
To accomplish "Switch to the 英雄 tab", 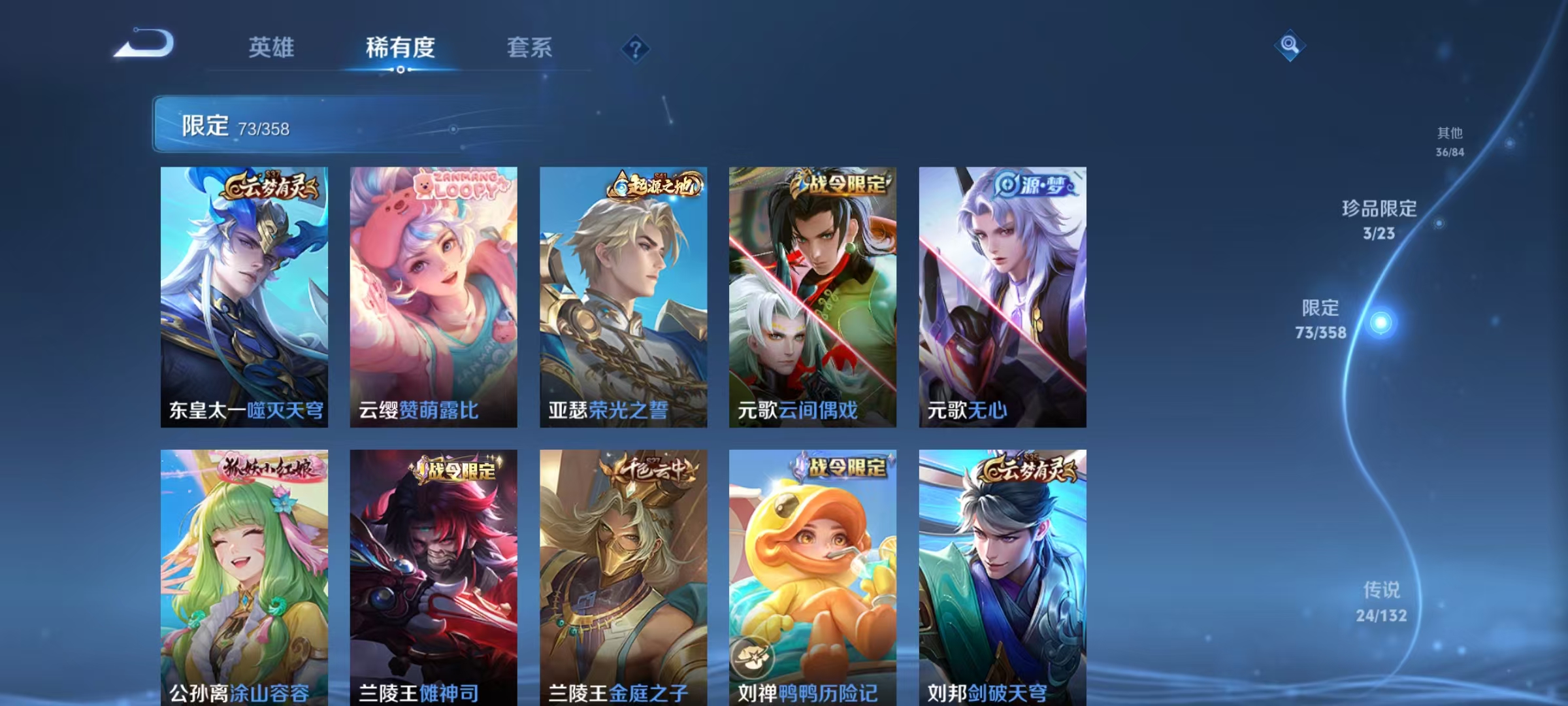I will click(x=272, y=47).
